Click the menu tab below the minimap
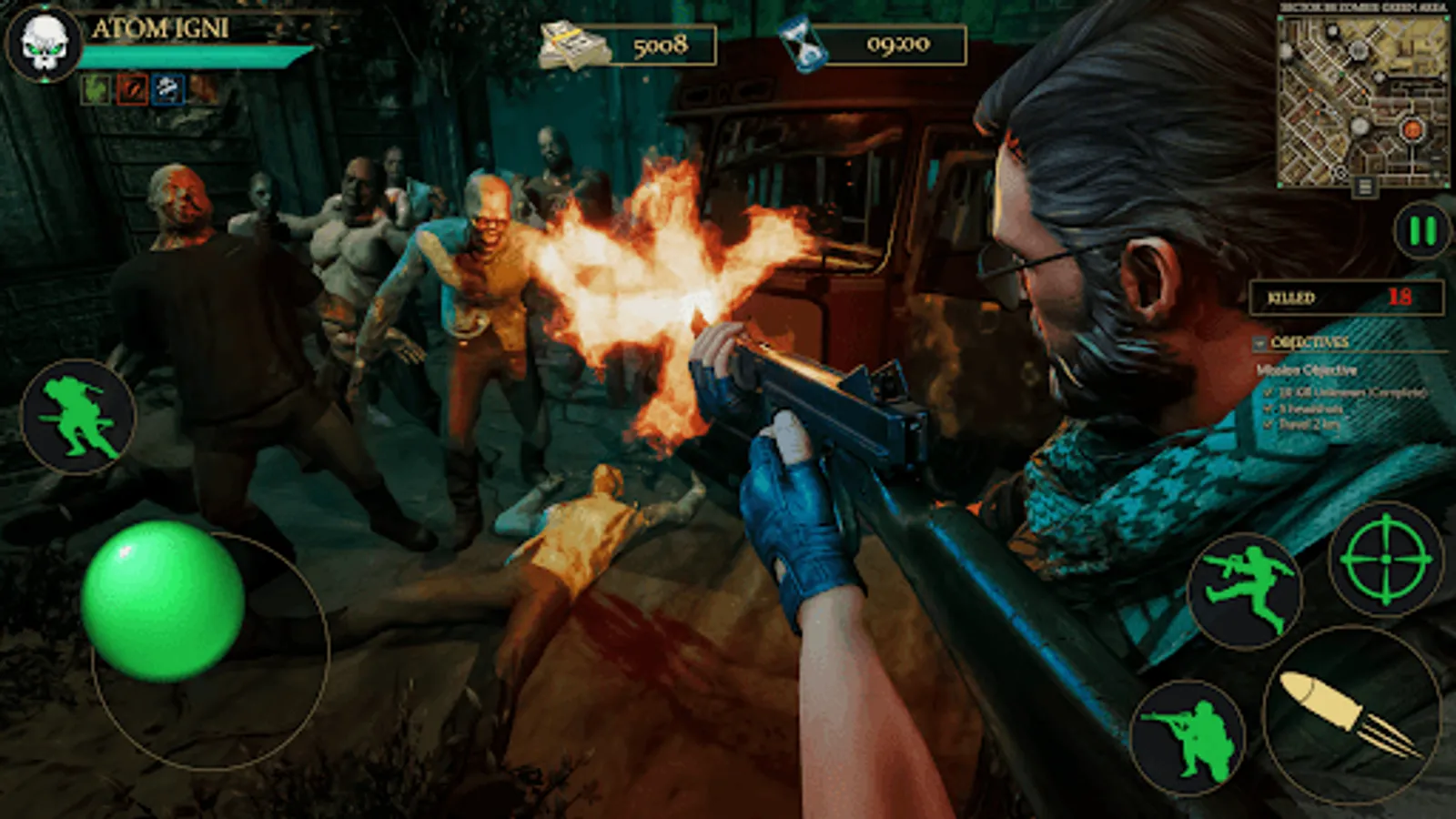This screenshot has height=819, width=1456. 1364,187
